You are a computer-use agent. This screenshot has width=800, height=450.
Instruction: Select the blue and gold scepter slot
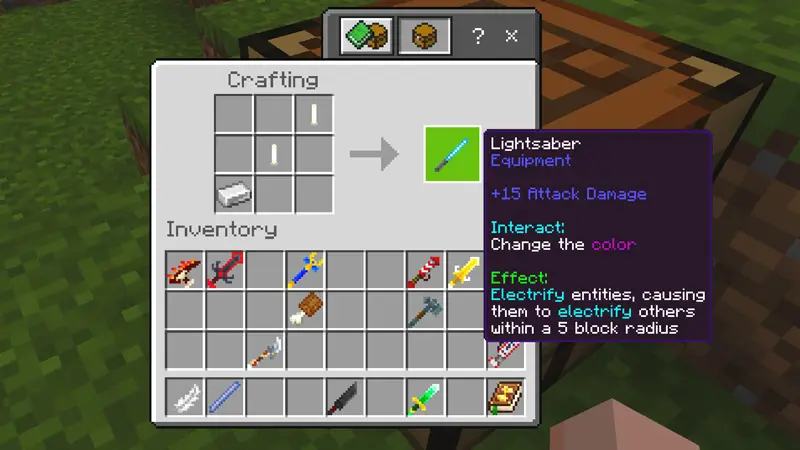pyautogui.click(x=304, y=270)
